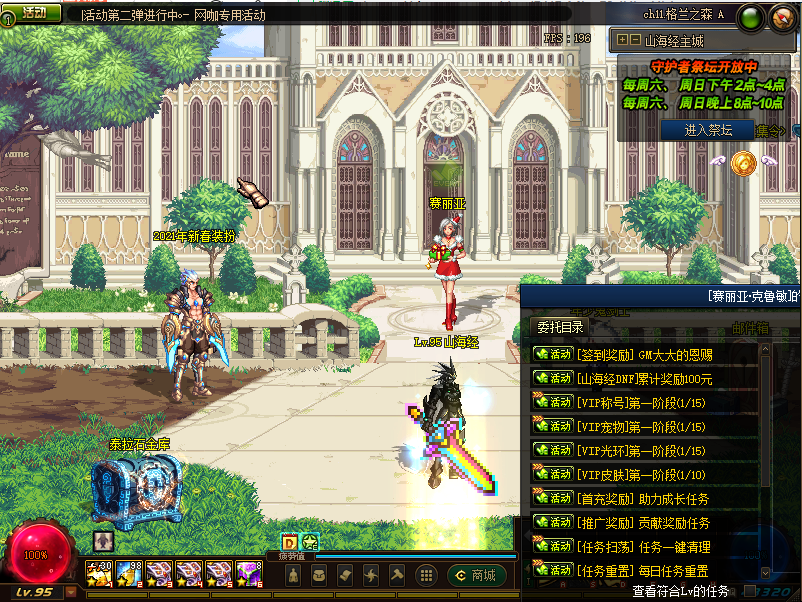The width and height of the screenshot is (802, 602).
Task: Use the purple cube item in slot 6
Action: coord(248,574)
